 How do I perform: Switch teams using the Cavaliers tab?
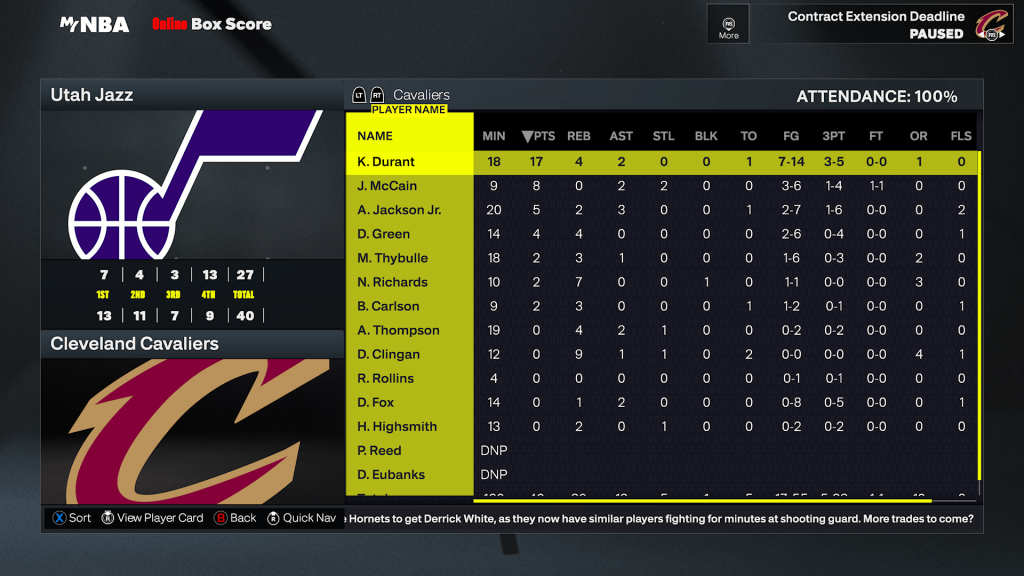(x=421, y=95)
